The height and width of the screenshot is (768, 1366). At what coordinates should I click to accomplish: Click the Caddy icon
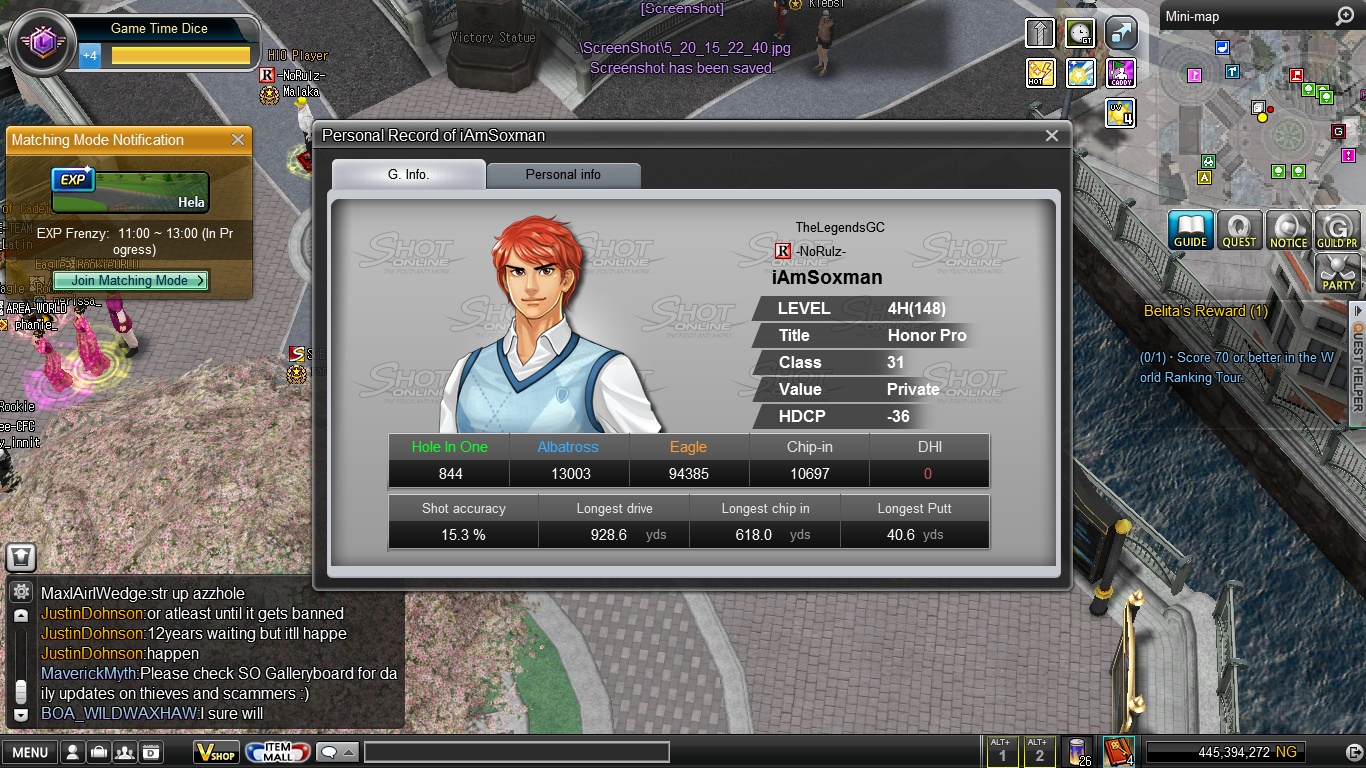tap(1121, 73)
